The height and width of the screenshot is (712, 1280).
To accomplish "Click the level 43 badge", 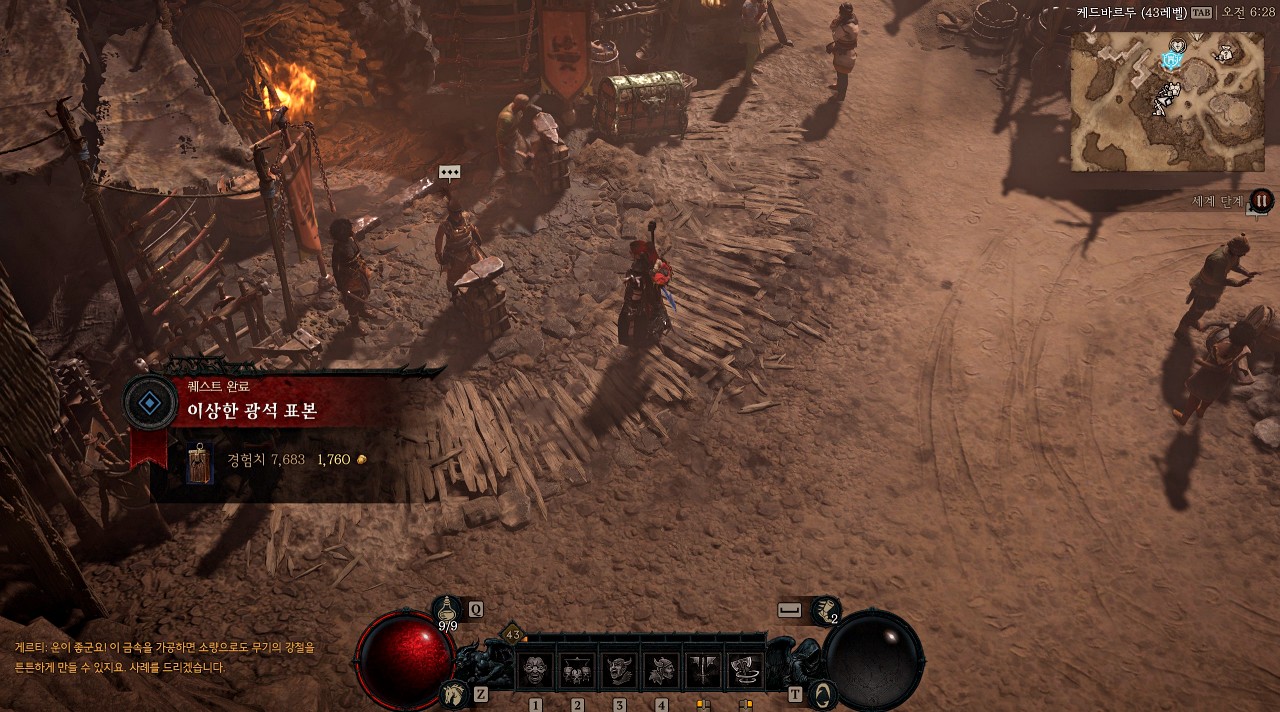I will coord(513,634).
